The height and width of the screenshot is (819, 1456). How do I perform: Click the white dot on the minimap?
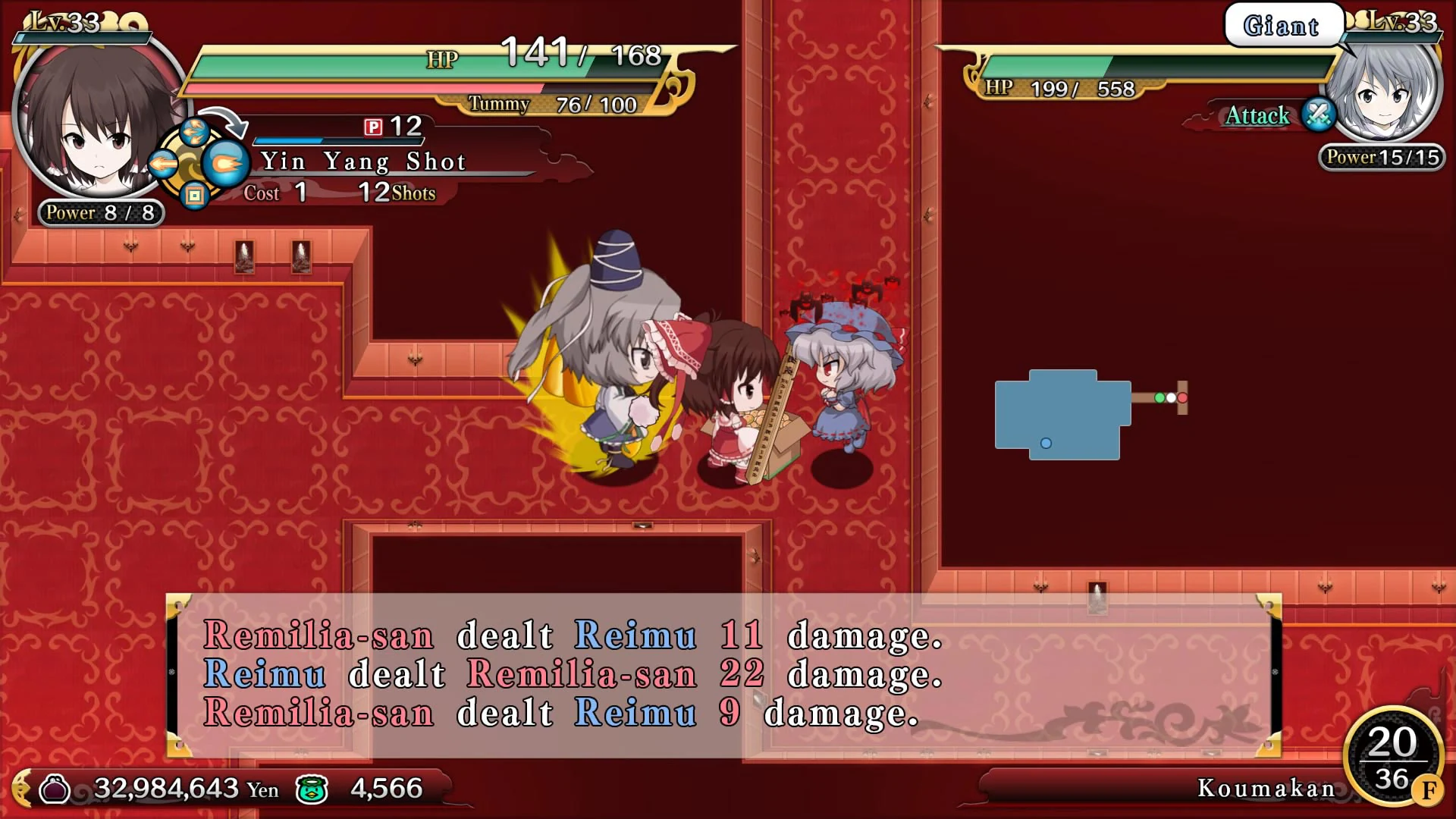[x=1171, y=399]
